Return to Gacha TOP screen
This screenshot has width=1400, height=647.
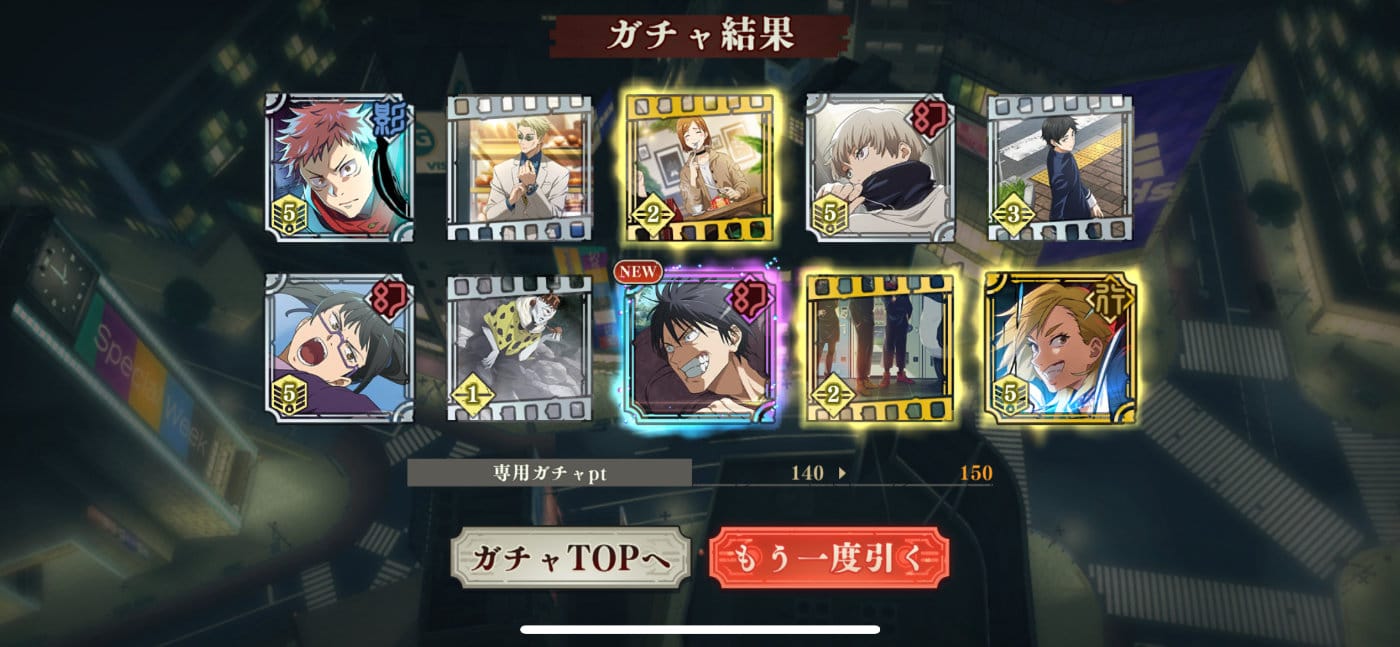pyautogui.click(x=570, y=558)
